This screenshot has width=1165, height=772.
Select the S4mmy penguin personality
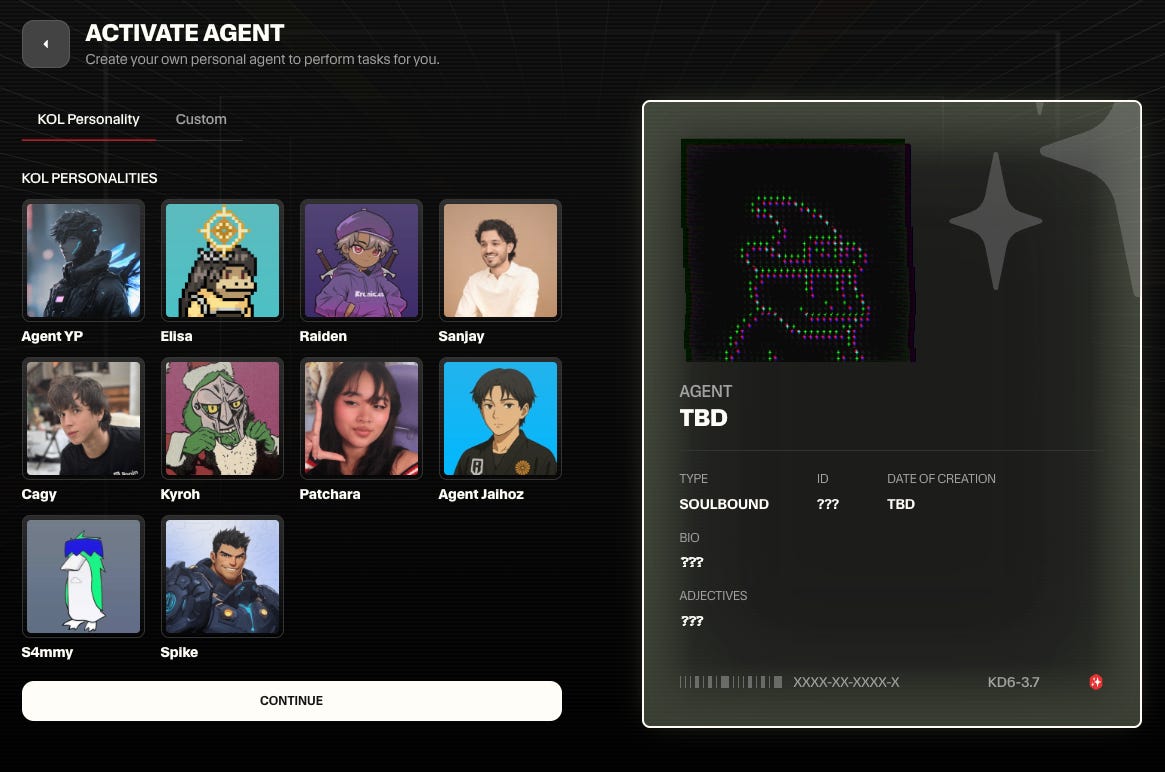[x=83, y=576]
